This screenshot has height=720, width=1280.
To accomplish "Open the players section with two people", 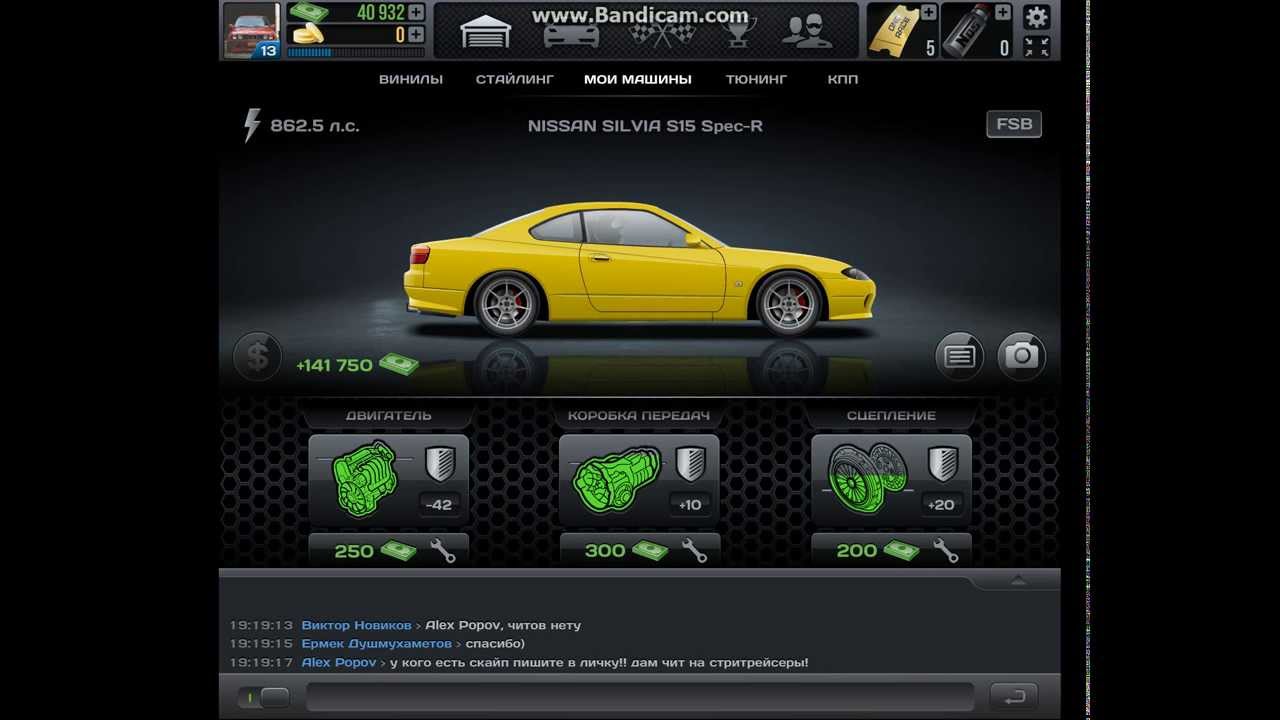I will pos(806,32).
